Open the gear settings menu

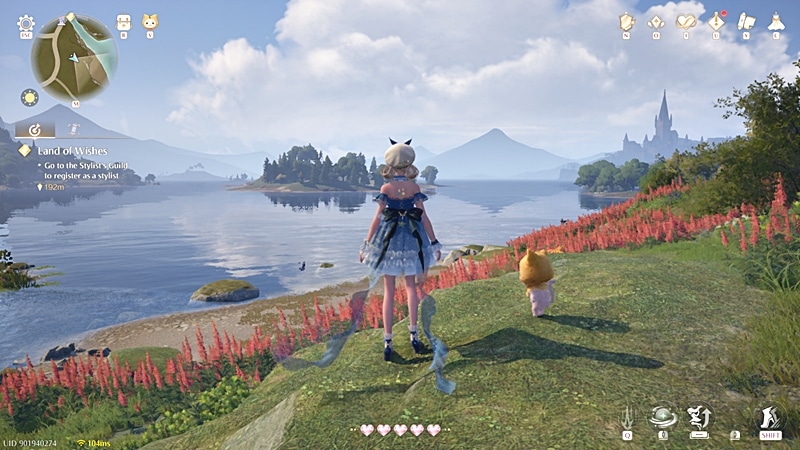(25, 23)
